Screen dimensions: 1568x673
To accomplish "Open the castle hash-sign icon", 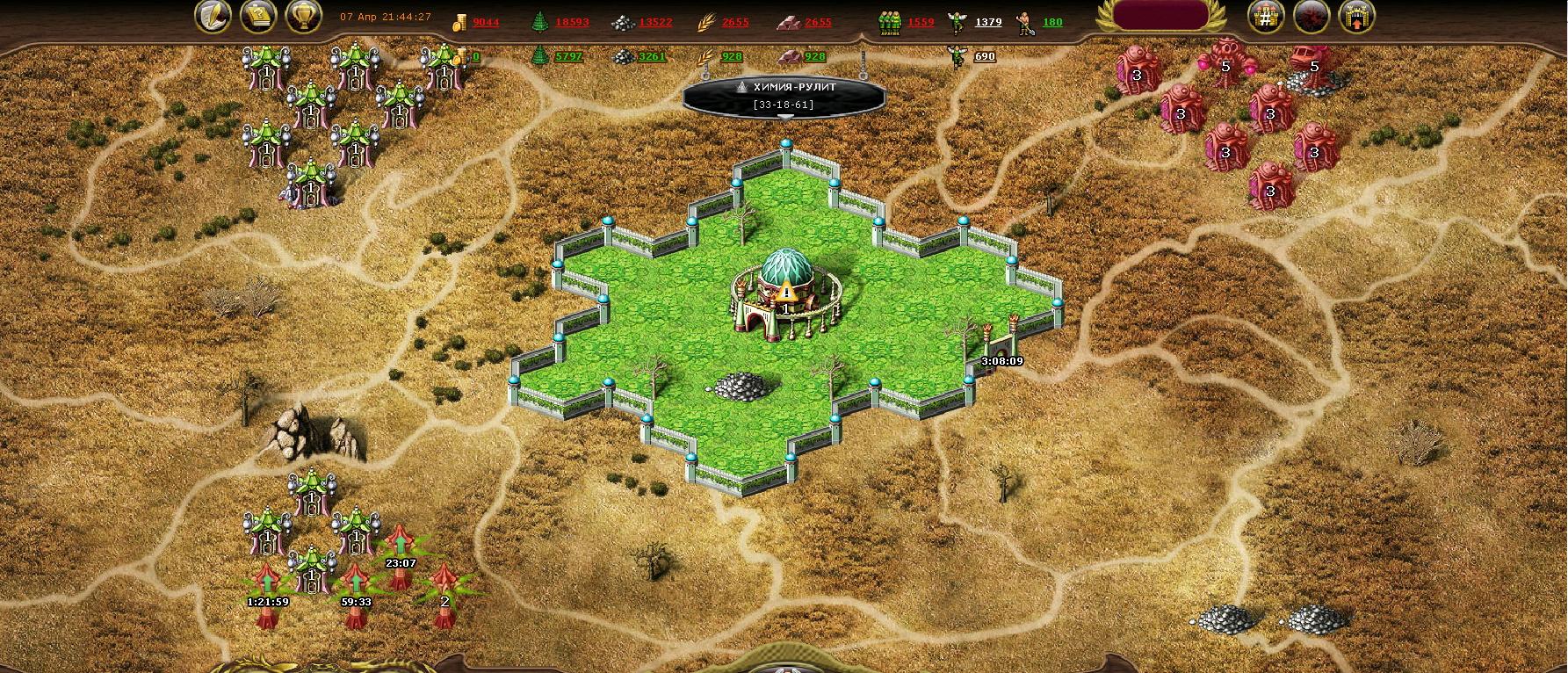I will click(1266, 17).
